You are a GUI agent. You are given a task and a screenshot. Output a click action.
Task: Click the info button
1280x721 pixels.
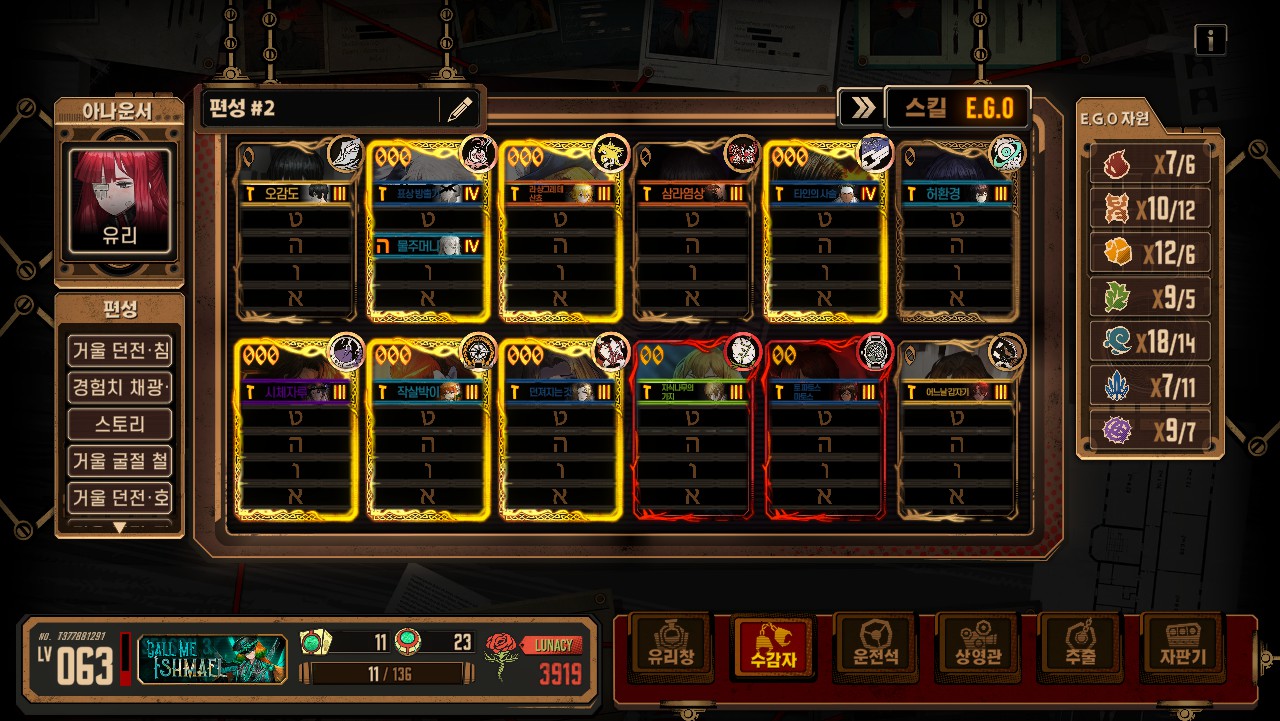[1210, 40]
